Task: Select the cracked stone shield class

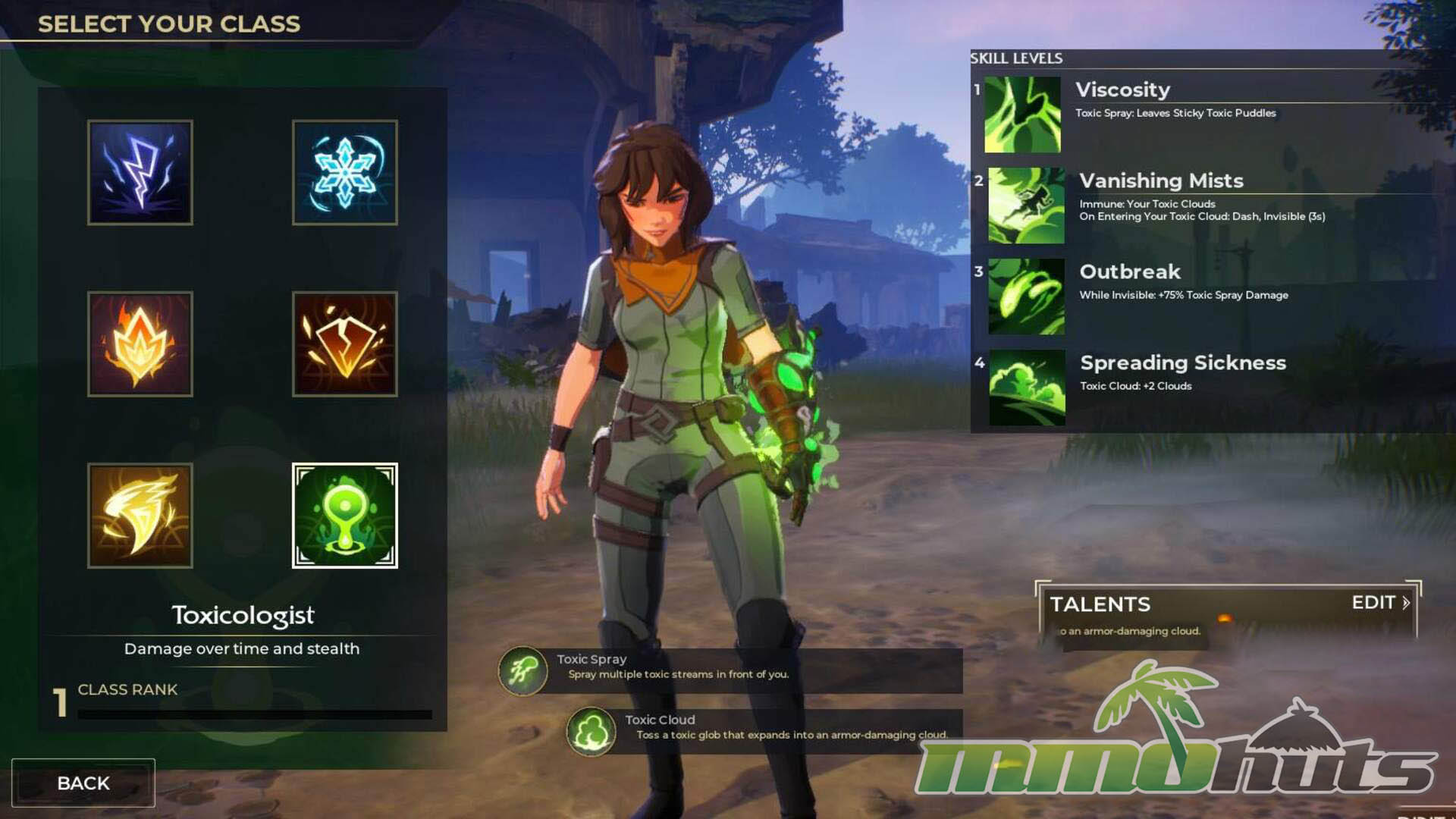Action: (x=345, y=344)
